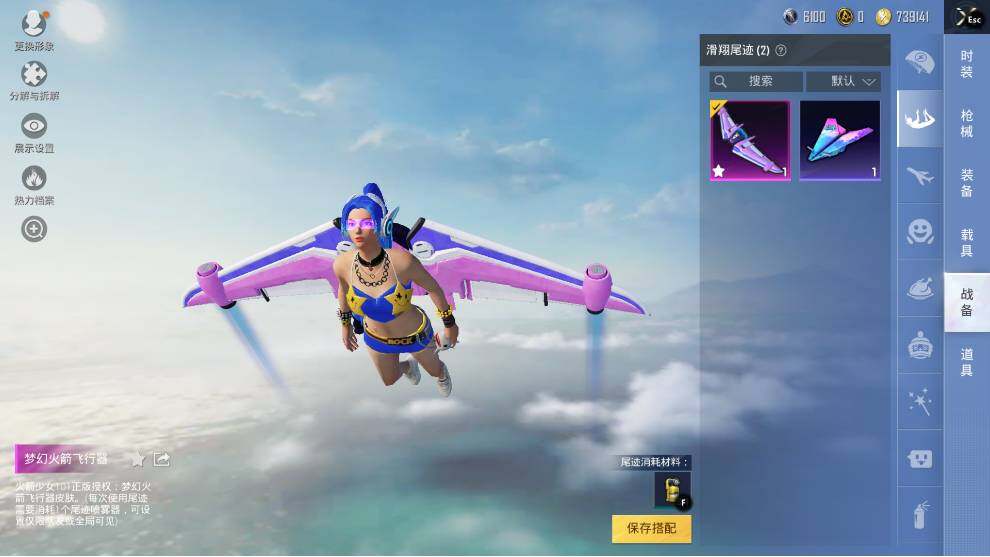The width and height of the screenshot is (990, 557).
Task: Switch to the 枪械 firearms tab
Action: 967,123
